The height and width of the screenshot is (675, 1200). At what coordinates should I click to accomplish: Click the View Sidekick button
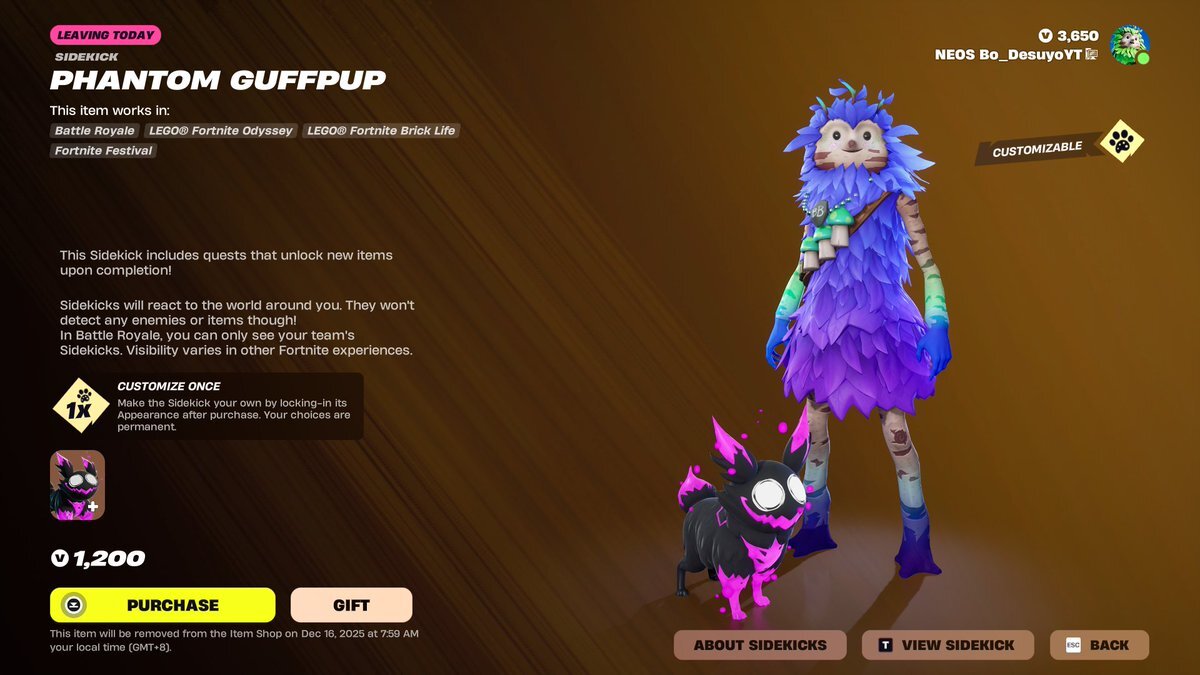click(x=946, y=645)
